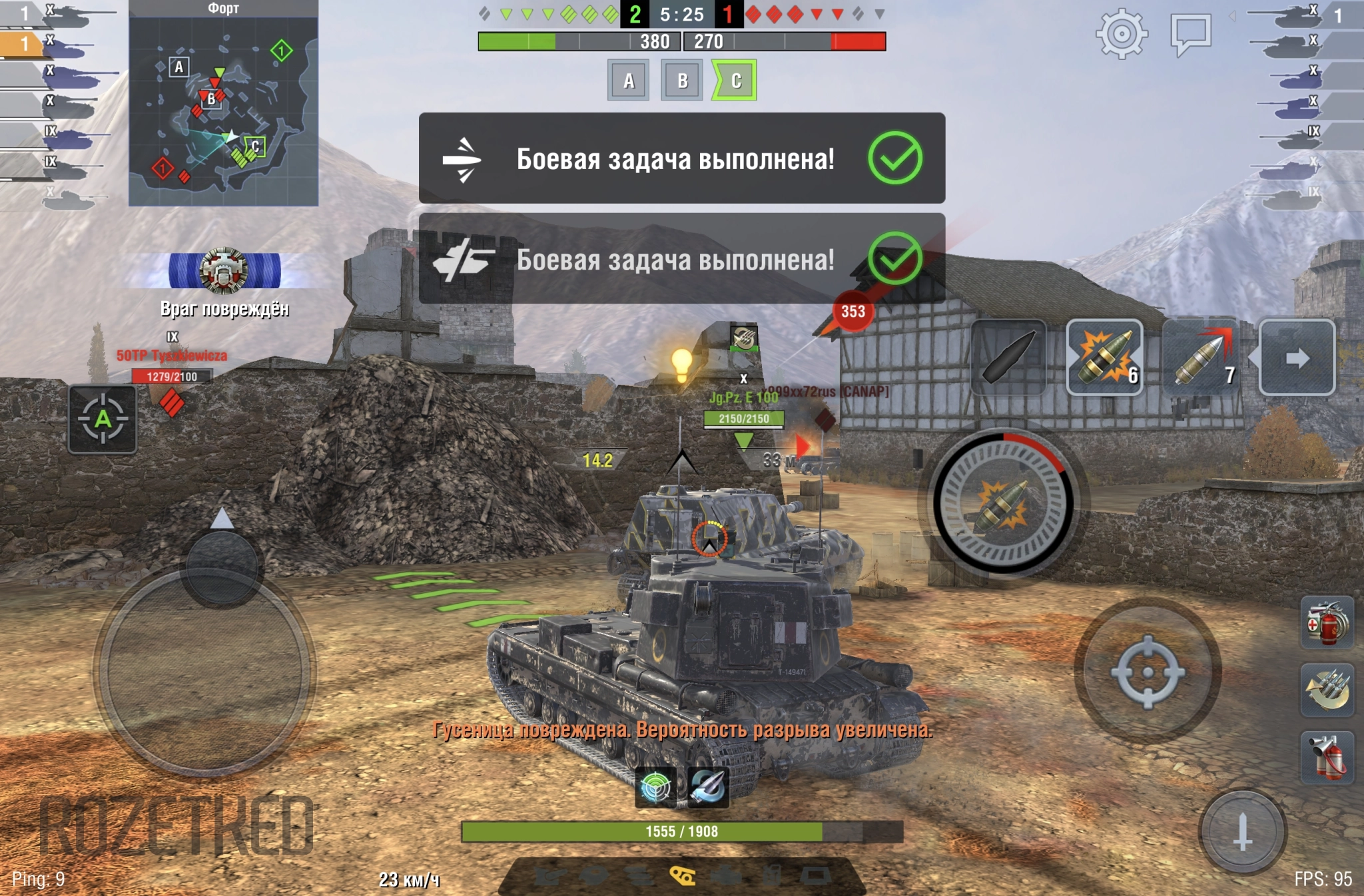Use the fire extinguisher consumable
This screenshot has width=1364, height=896.
[x=1327, y=758]
